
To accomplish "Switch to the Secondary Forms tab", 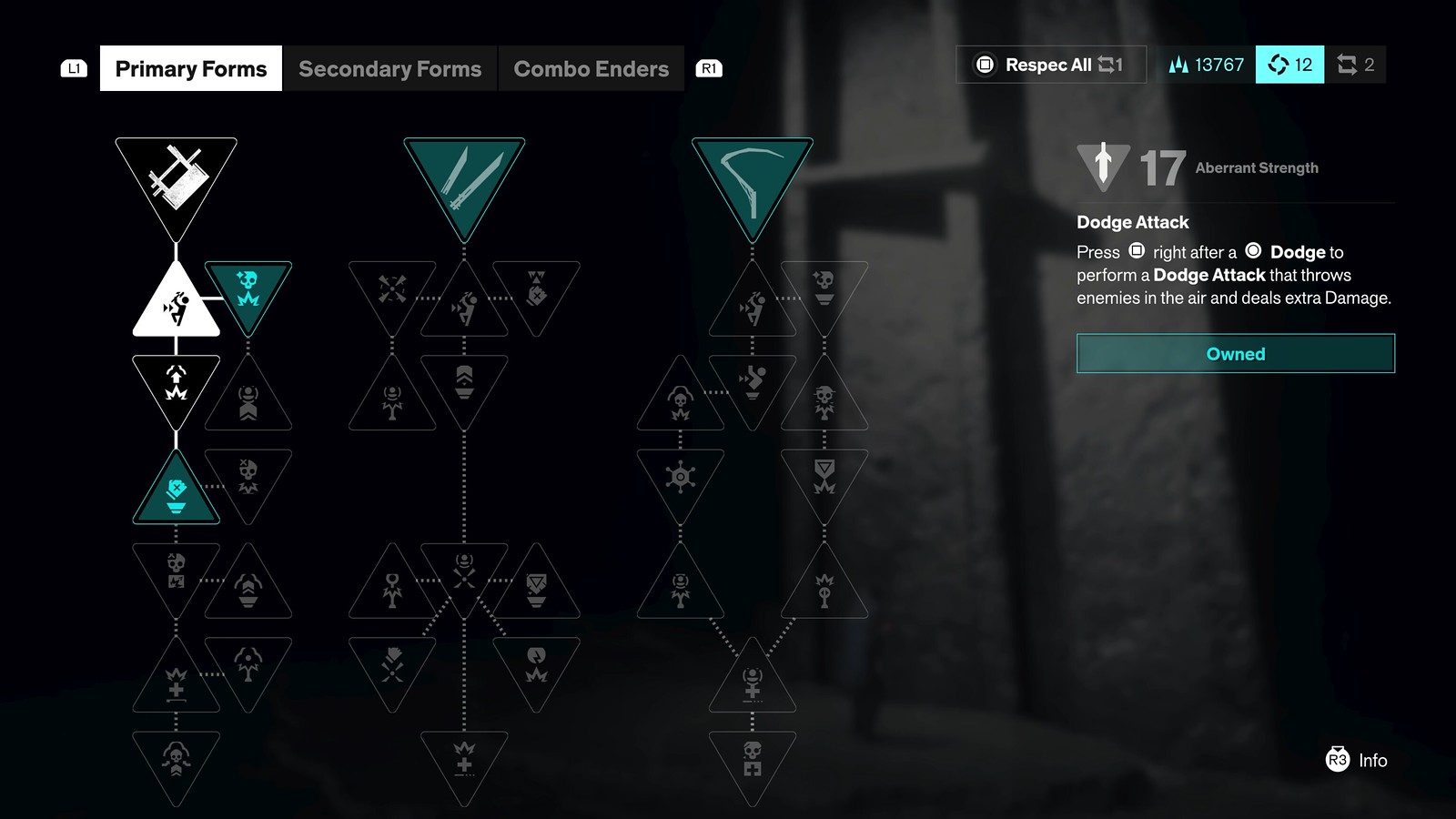I will (x=390, y=68).
